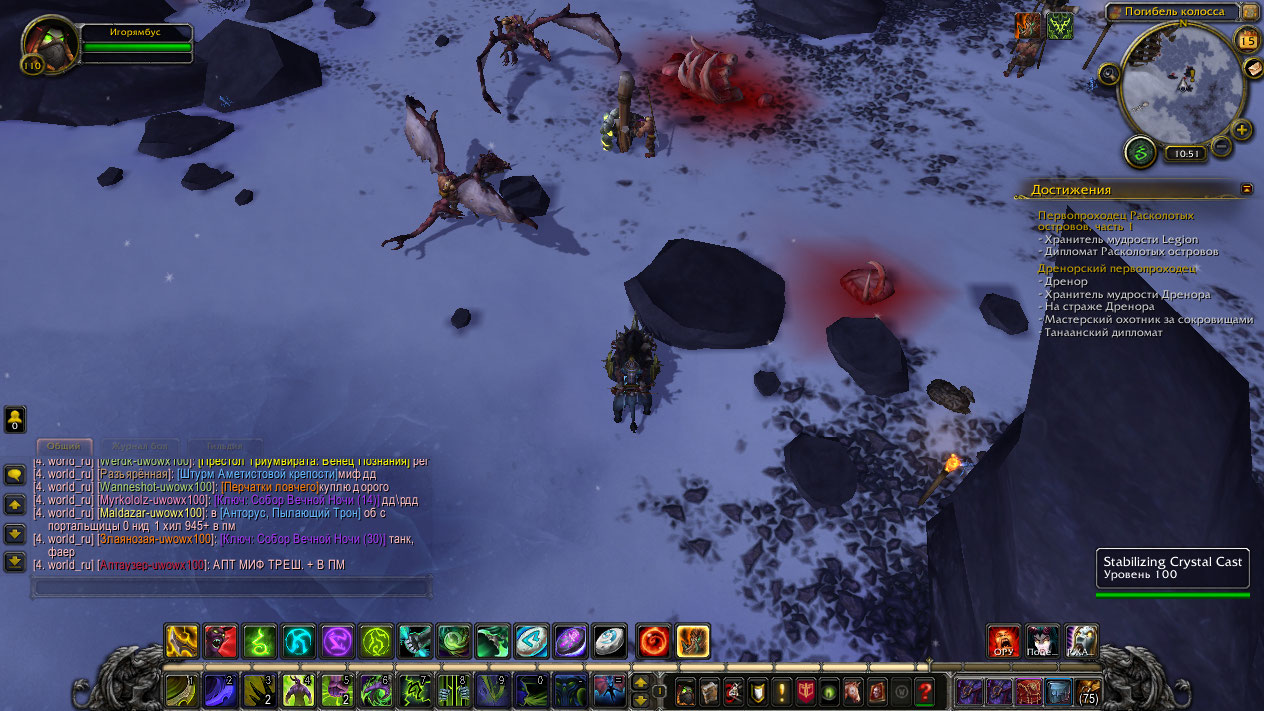Viewport: 1264px width, 711px height.
Task: Open the backpack showing 75 free slots
Action: click(1087, 690)
